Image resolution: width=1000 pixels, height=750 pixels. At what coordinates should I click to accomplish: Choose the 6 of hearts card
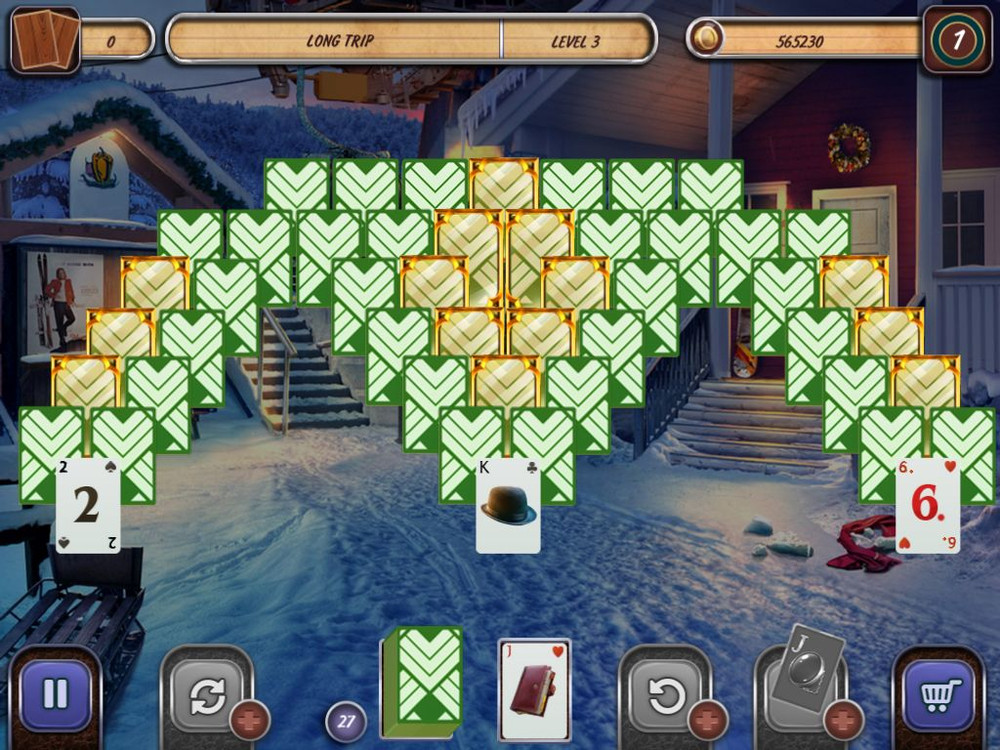click(x=927, y=506)
